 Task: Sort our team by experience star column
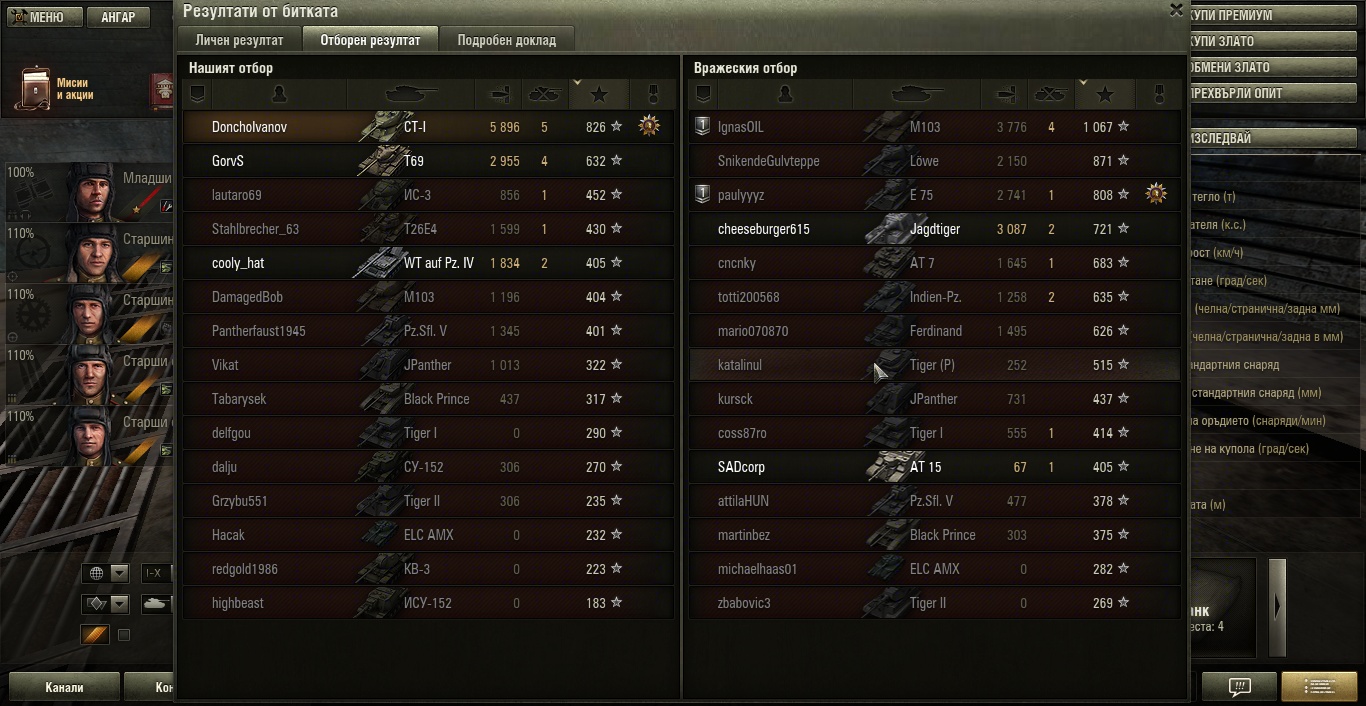[599, 94]
